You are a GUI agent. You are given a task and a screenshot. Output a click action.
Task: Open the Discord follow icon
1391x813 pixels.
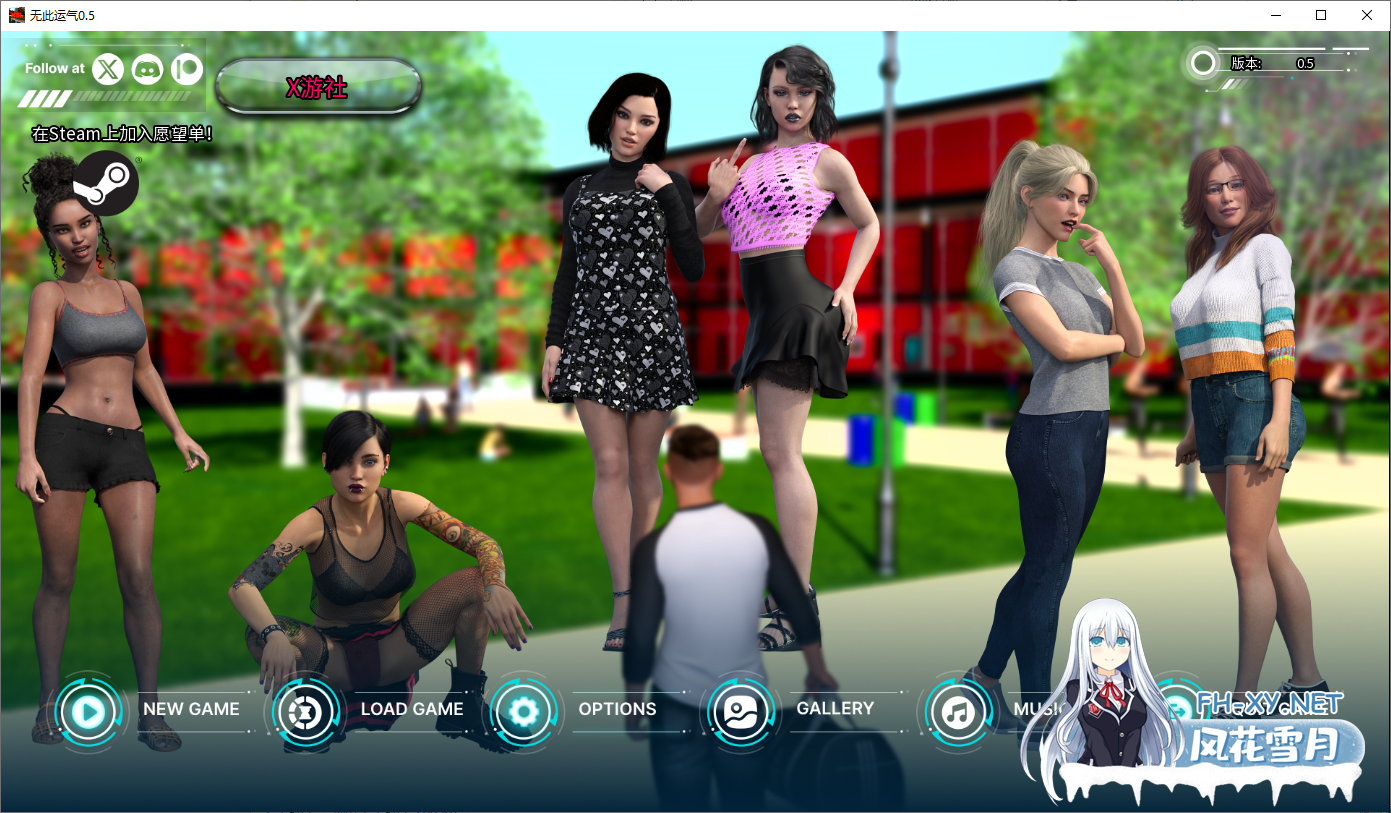tap(147, 69)
